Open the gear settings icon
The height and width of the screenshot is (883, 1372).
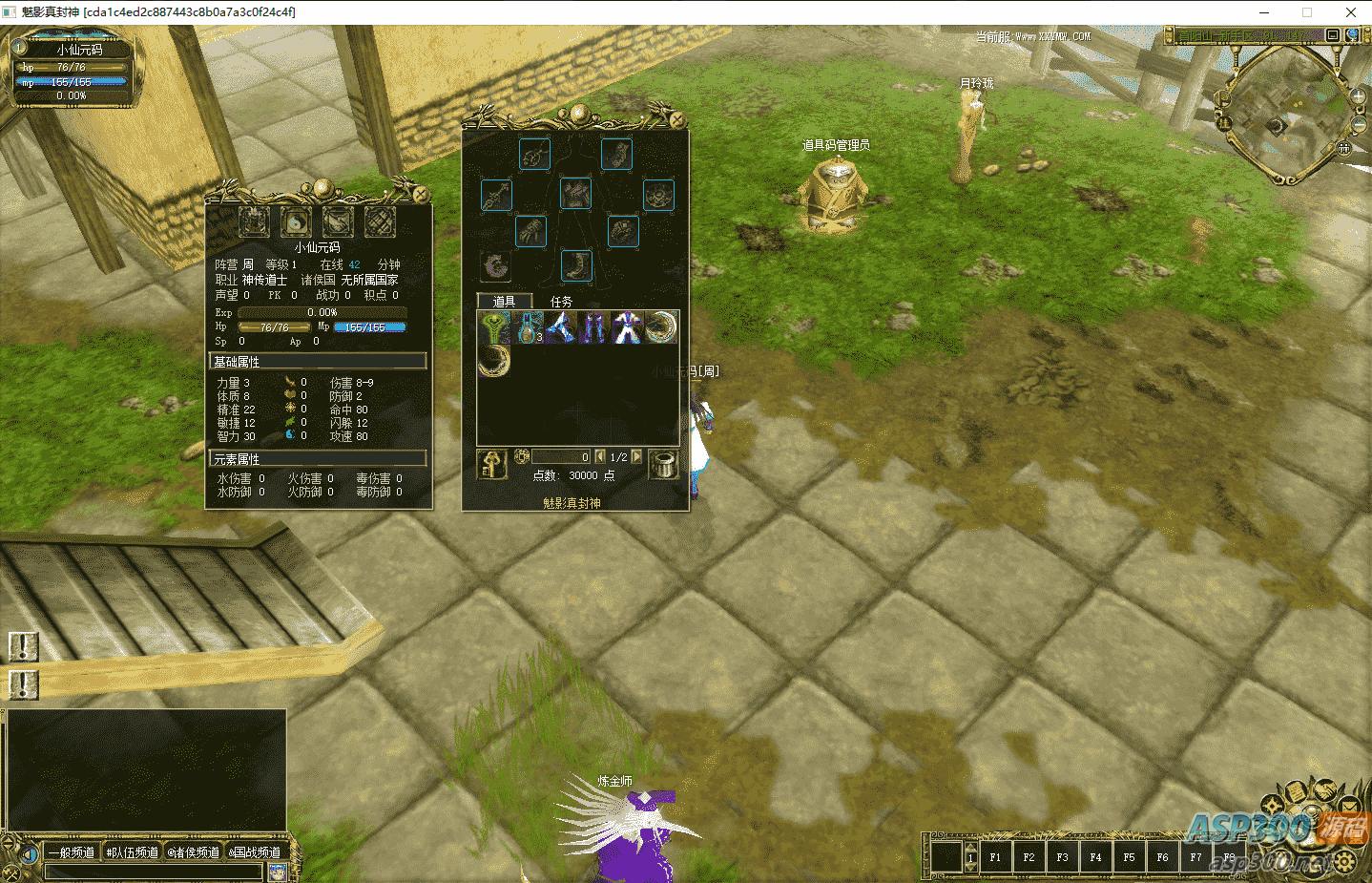pyautogui.click(x=1344, y=862)
